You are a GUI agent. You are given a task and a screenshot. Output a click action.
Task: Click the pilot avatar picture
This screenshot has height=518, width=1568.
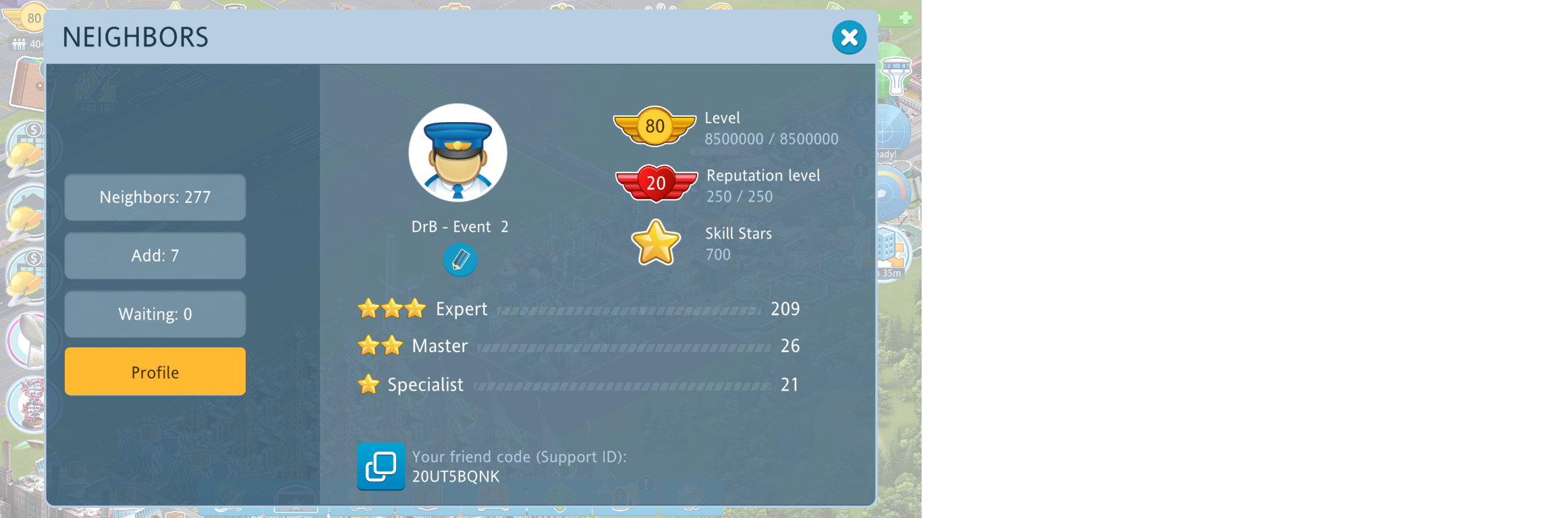[457, 153]
